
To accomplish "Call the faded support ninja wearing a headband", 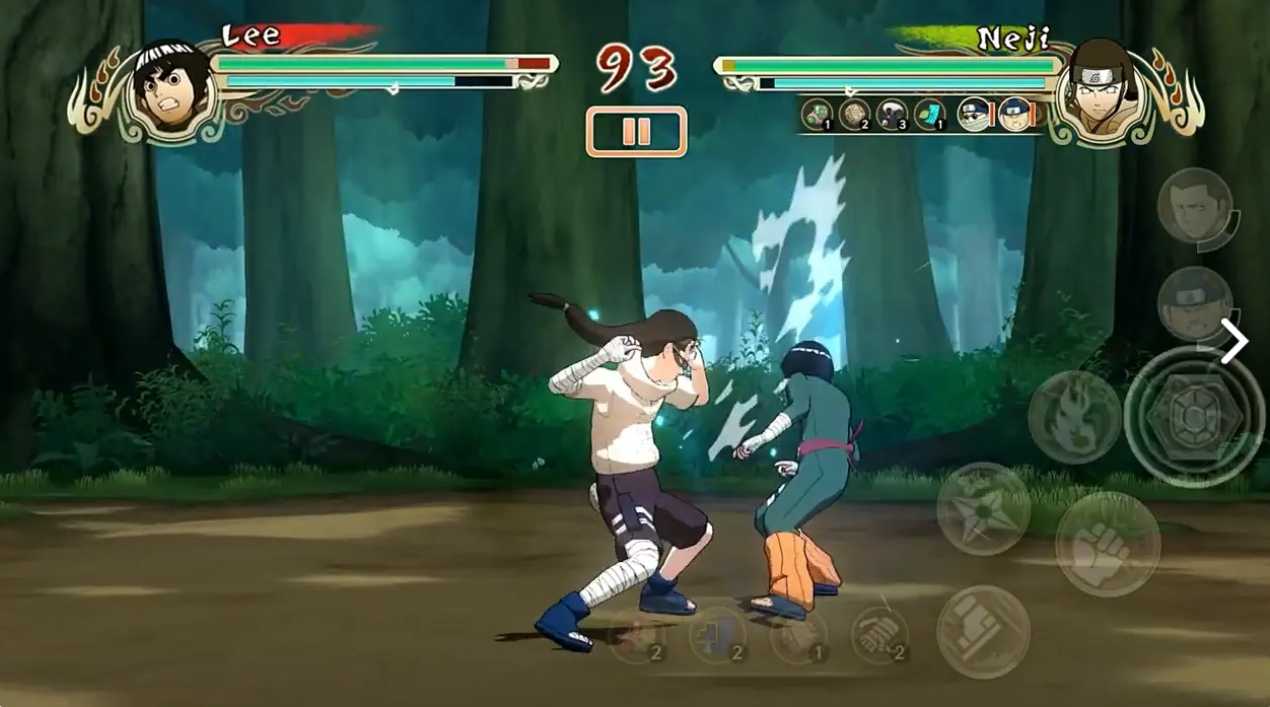I will (1195, 303).
